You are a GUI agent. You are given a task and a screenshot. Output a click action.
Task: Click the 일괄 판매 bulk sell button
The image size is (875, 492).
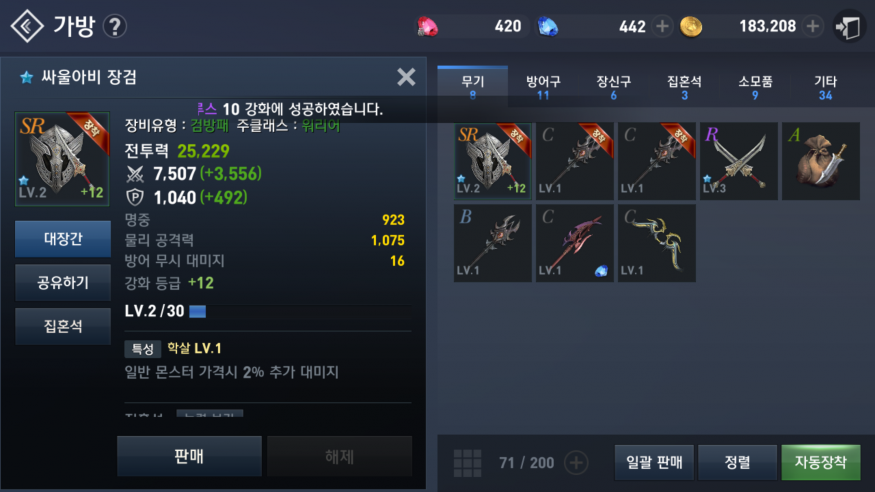coord(654,462)
